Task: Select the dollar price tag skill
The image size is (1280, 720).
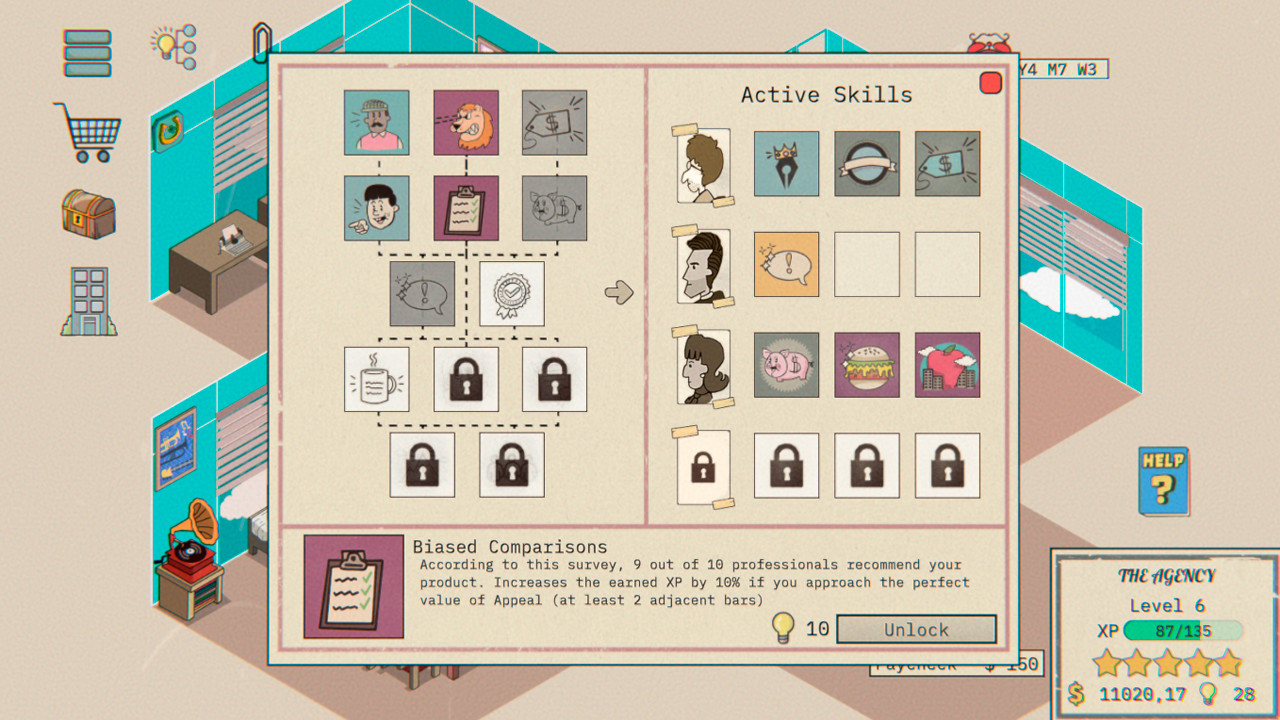Action: coord(554,122)
